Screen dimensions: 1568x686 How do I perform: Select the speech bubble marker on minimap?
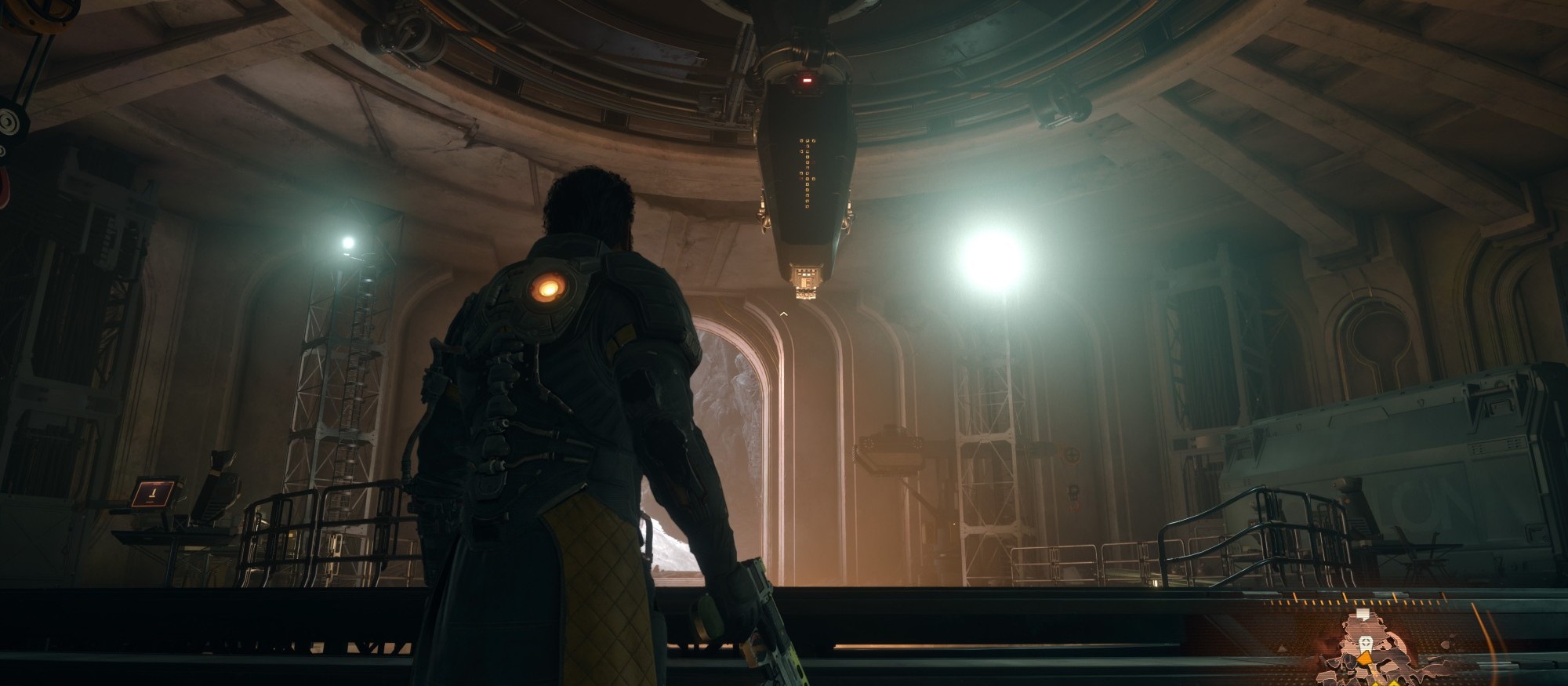pyautogui.click(x=1364, y=613)
